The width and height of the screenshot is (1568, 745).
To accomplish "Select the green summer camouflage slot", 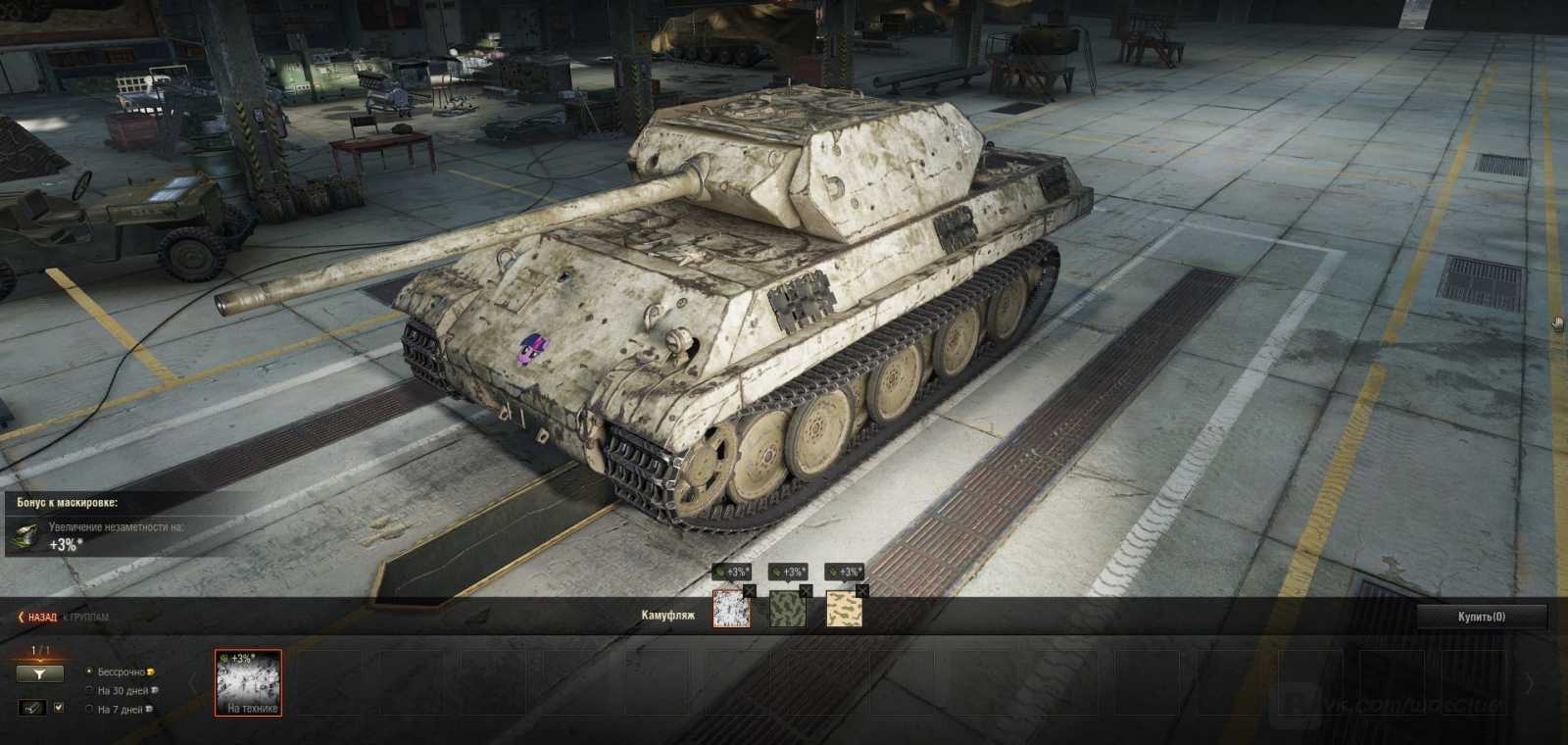I will click(788, 609).
